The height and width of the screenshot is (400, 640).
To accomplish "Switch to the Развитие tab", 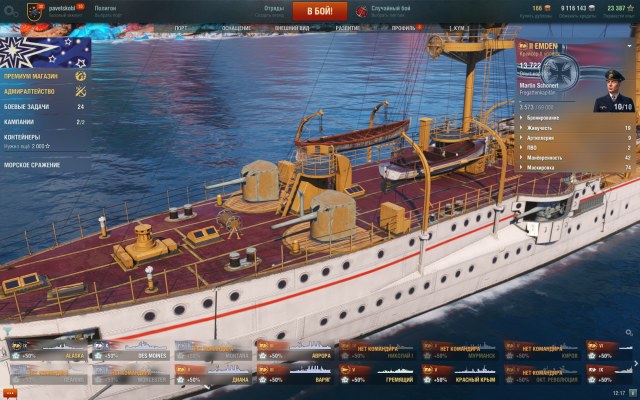I will (348, 29).
